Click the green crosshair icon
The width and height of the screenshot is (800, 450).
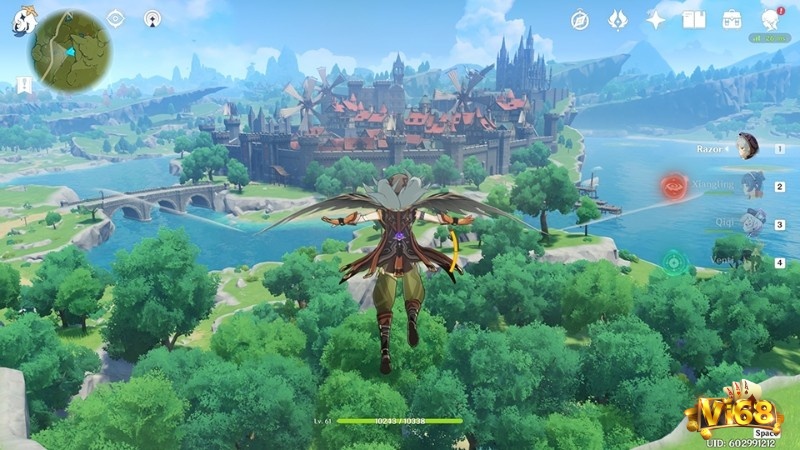tap(677, 263)
